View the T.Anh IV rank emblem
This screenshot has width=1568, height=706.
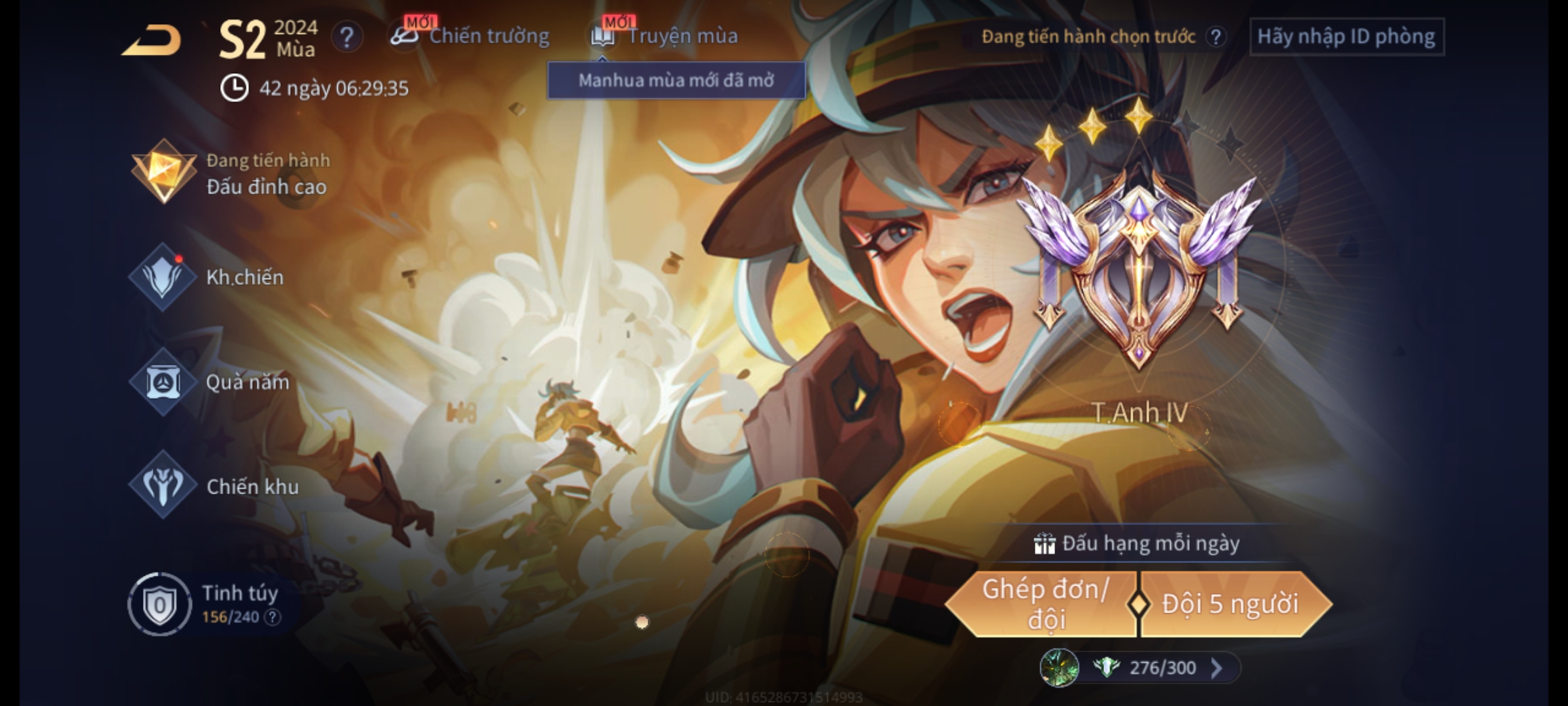1138,275
